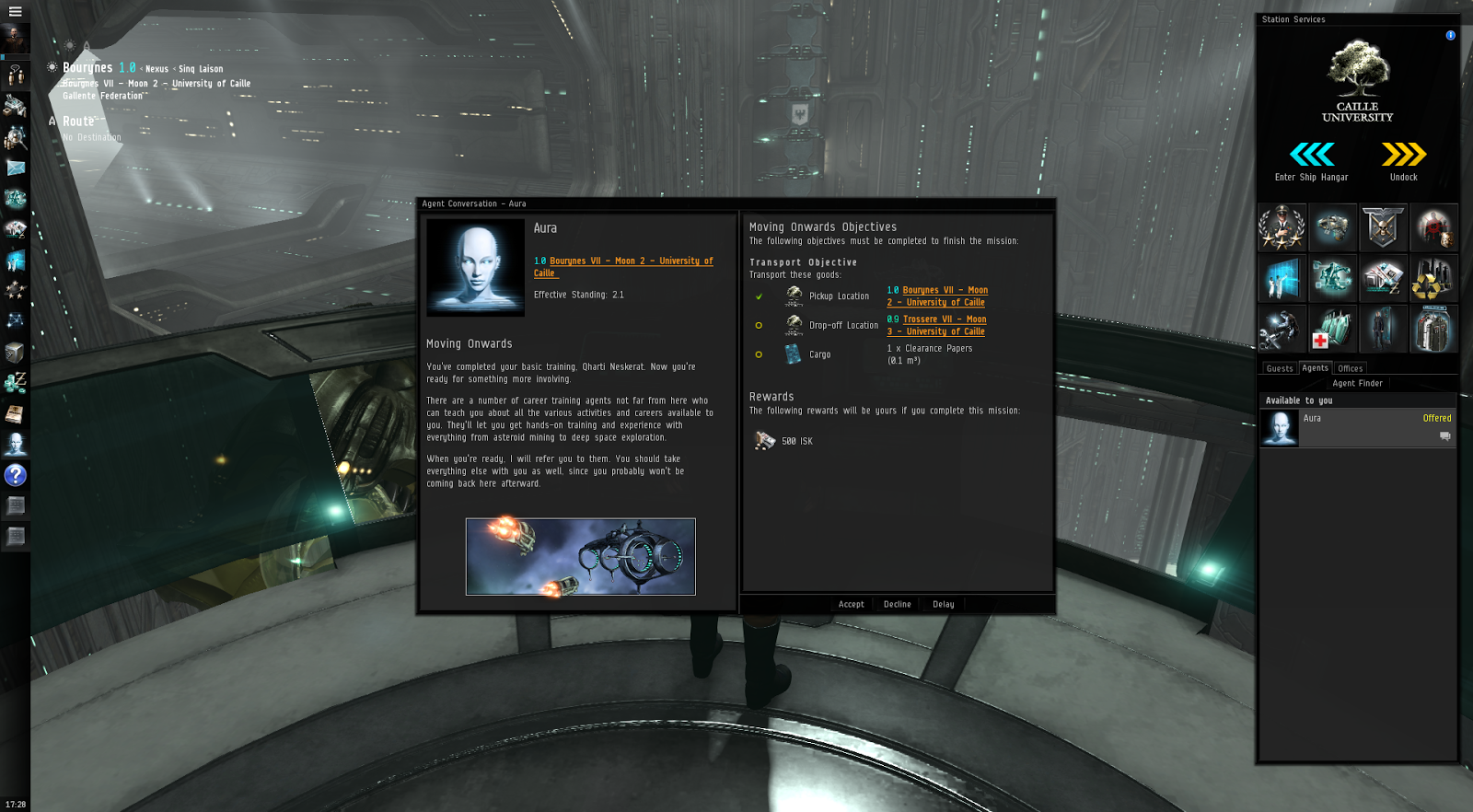Screen dimensions: 1473x812
Task: Open the military decorations service icon
Action: coord(1282,227)
